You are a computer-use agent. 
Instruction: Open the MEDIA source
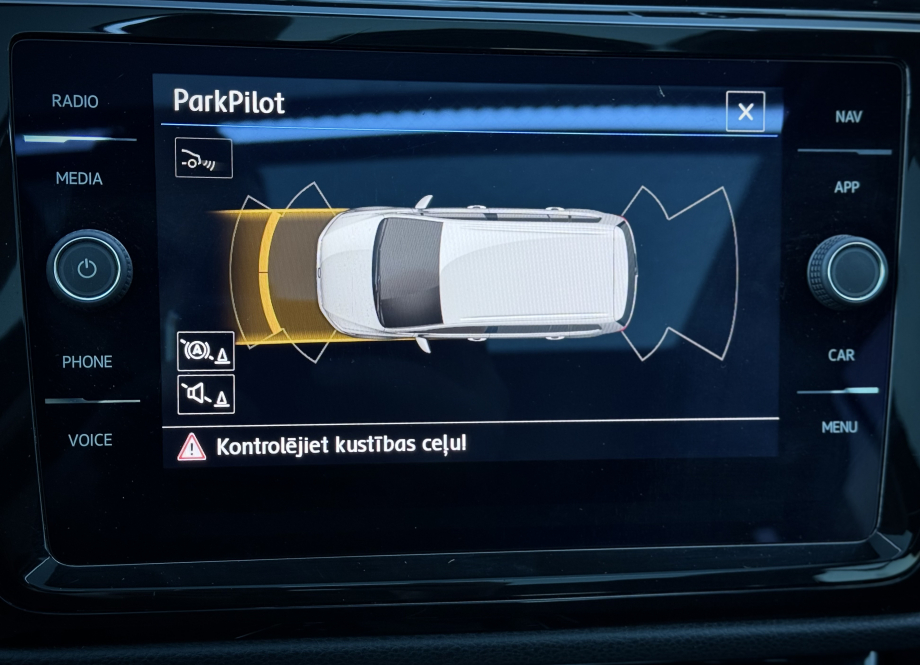[79, 179]
